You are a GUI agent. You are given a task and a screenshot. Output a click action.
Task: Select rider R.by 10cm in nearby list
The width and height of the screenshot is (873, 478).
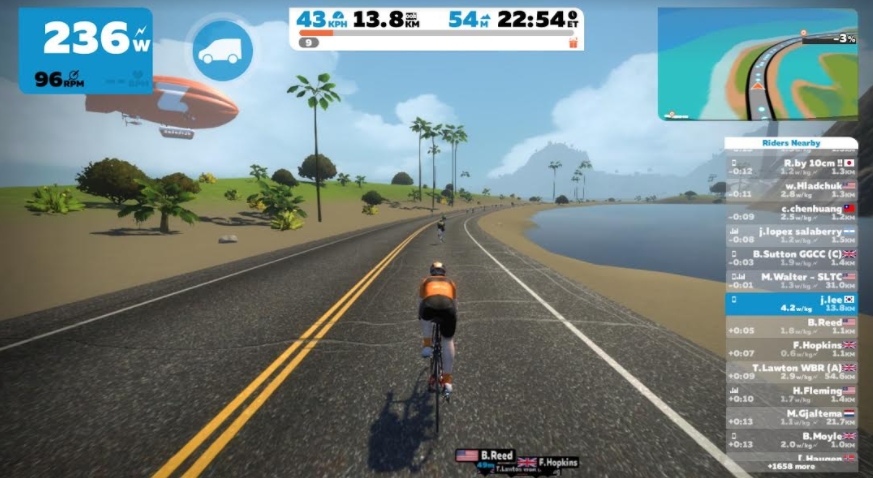(791, 166)
